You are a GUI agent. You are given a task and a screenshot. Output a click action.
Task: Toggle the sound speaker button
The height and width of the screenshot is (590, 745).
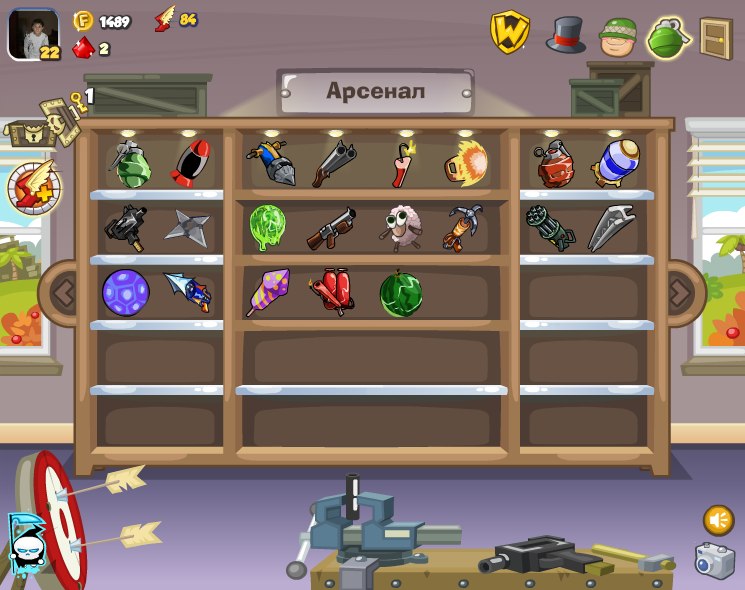(x=718, y=519)
